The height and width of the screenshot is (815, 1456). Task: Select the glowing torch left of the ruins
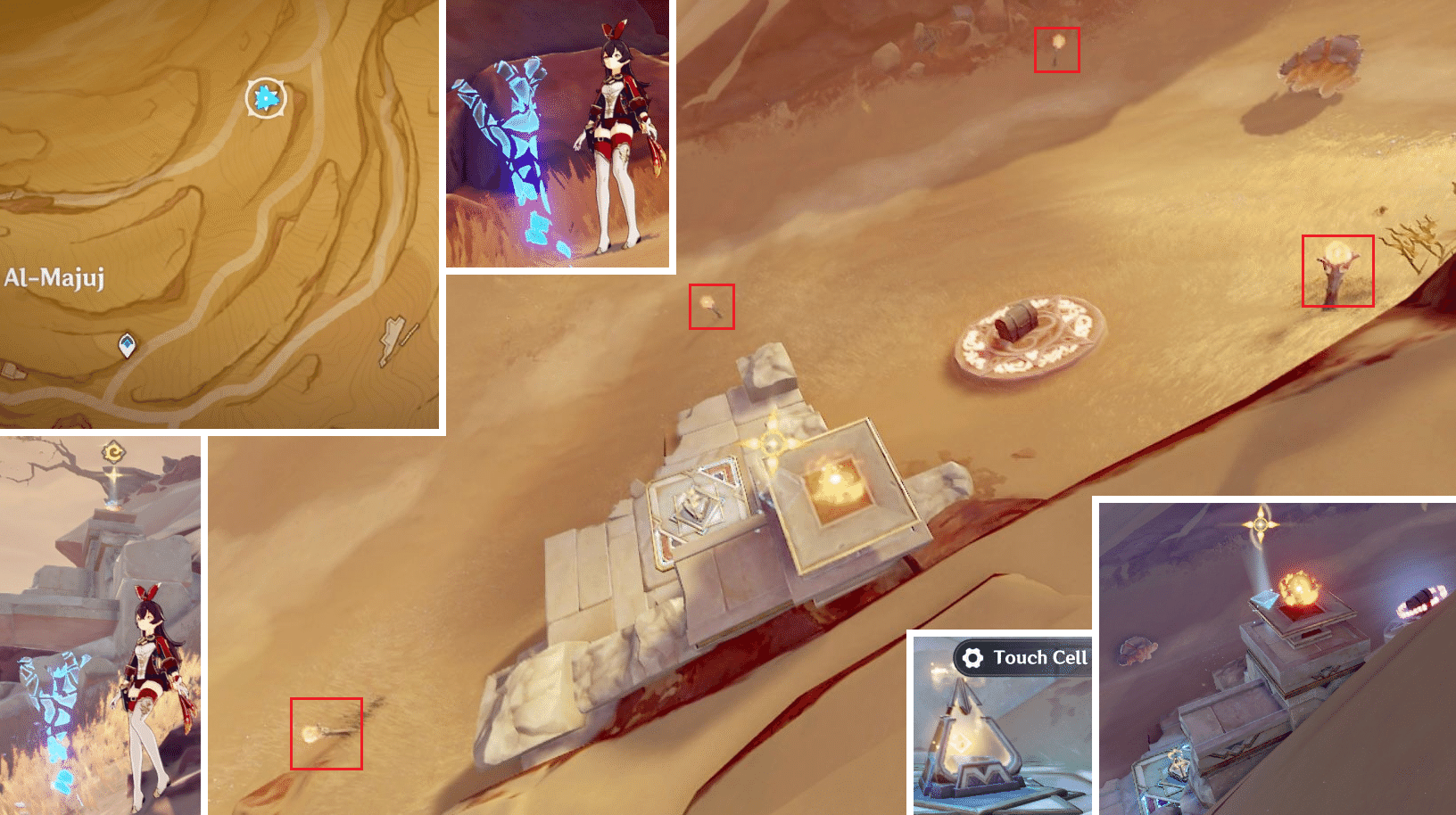[x=709, y=304]
